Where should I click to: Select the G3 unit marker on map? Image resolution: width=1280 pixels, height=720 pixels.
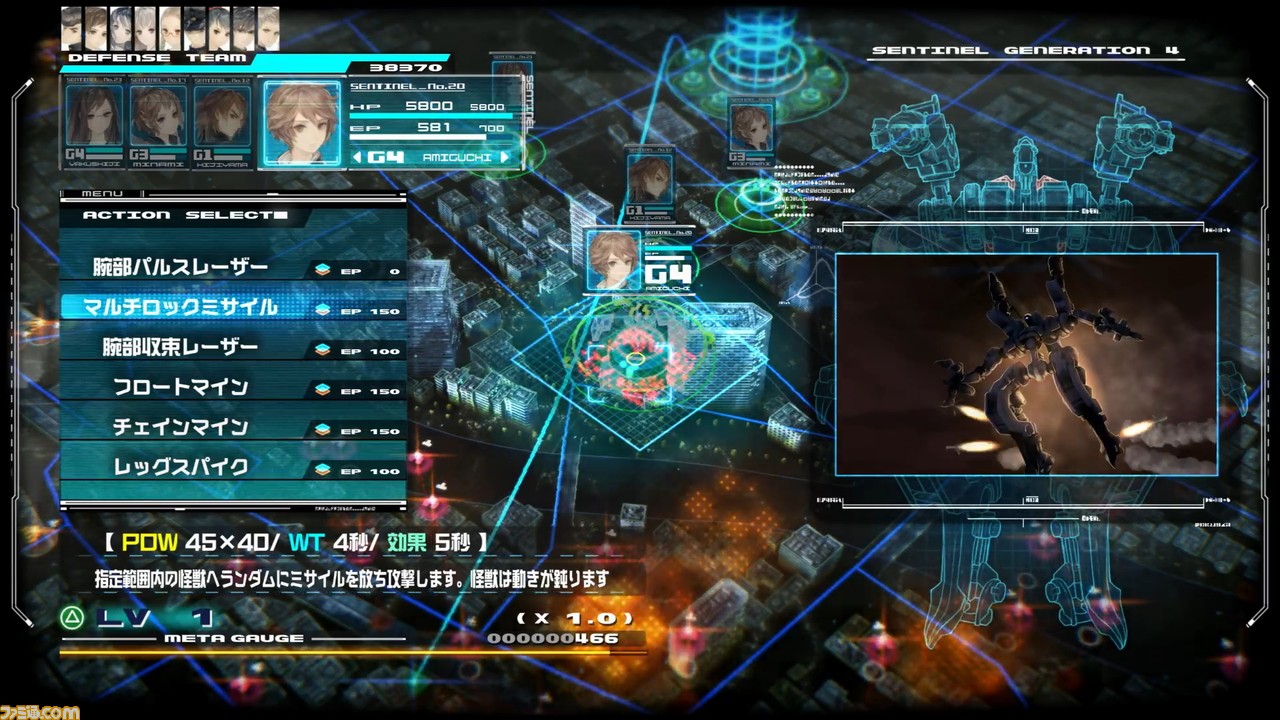[x=751, y=127]
